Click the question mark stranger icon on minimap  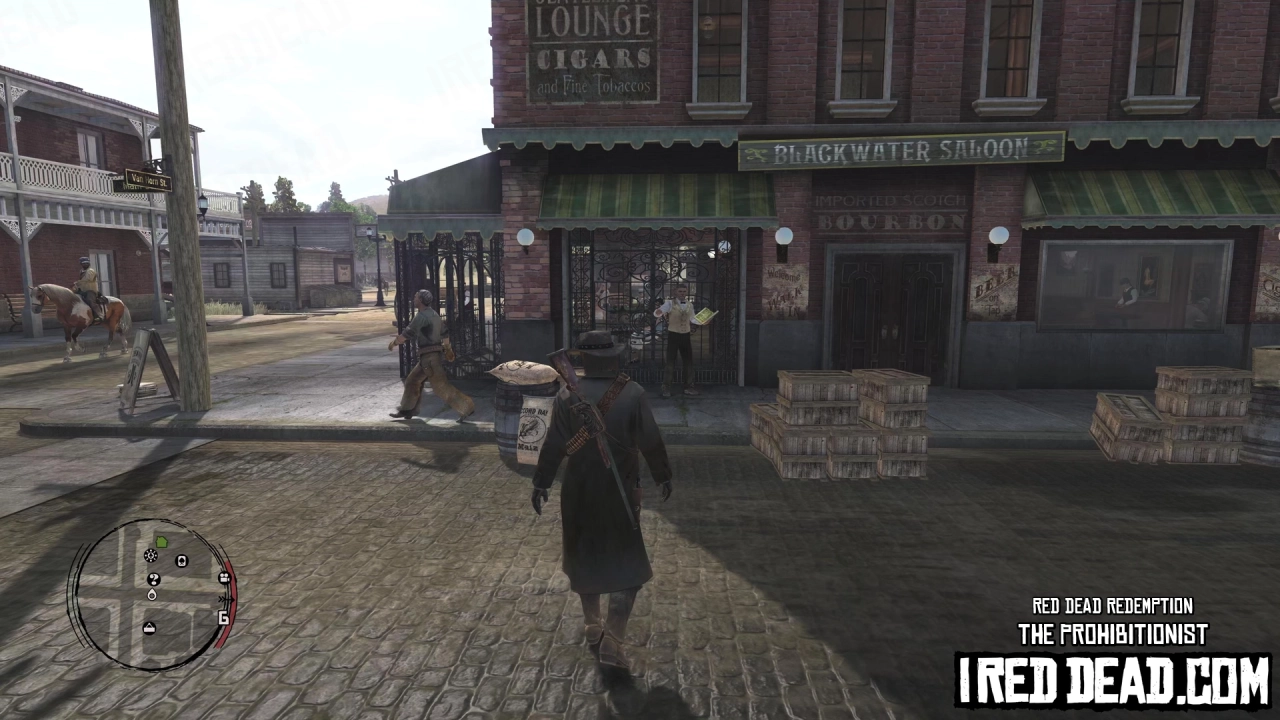(x=153, y=579)
